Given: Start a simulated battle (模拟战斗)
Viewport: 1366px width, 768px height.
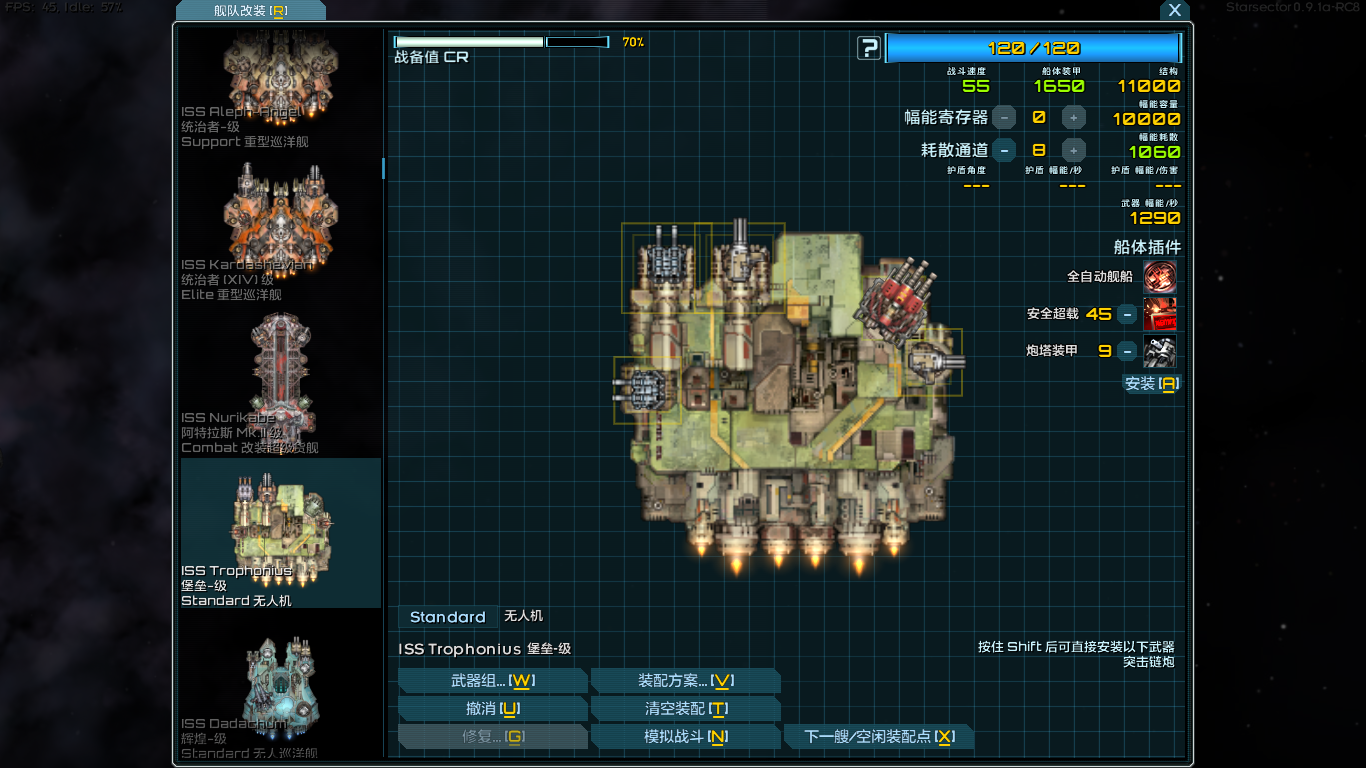Looking at the screenshot, I should pyautogui.click(x=685, y=737).
